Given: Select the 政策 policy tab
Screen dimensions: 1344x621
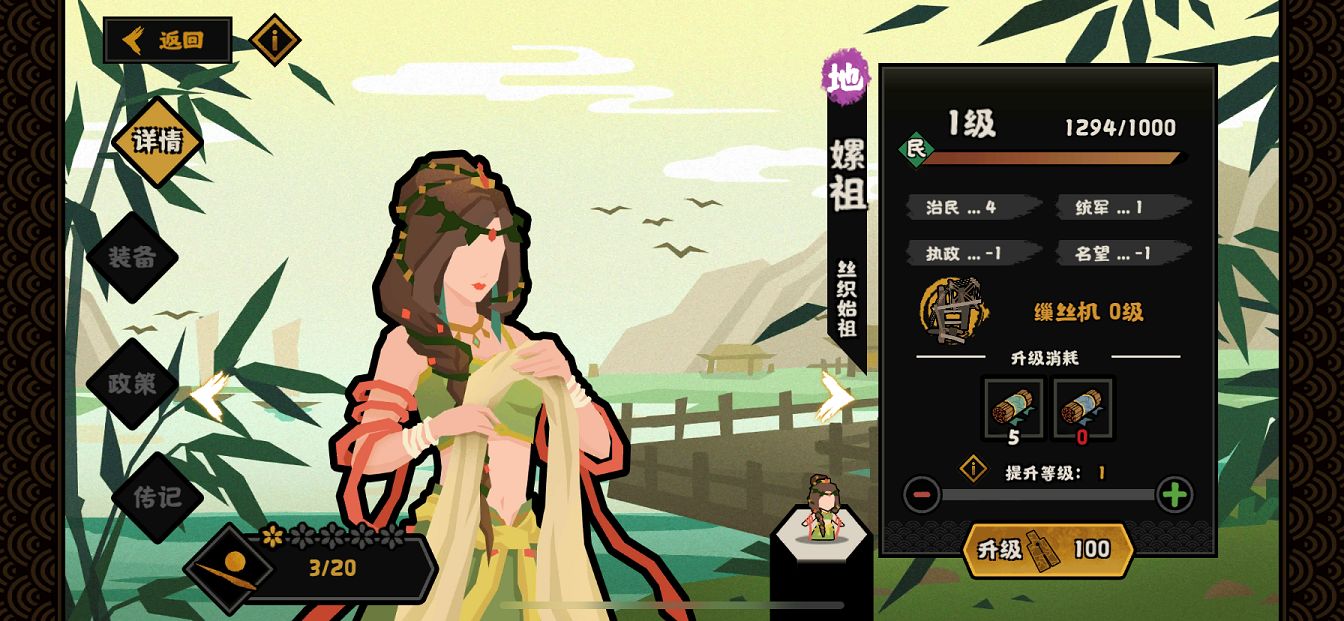Looking at the screenshot, I should [x=132, y=383].
